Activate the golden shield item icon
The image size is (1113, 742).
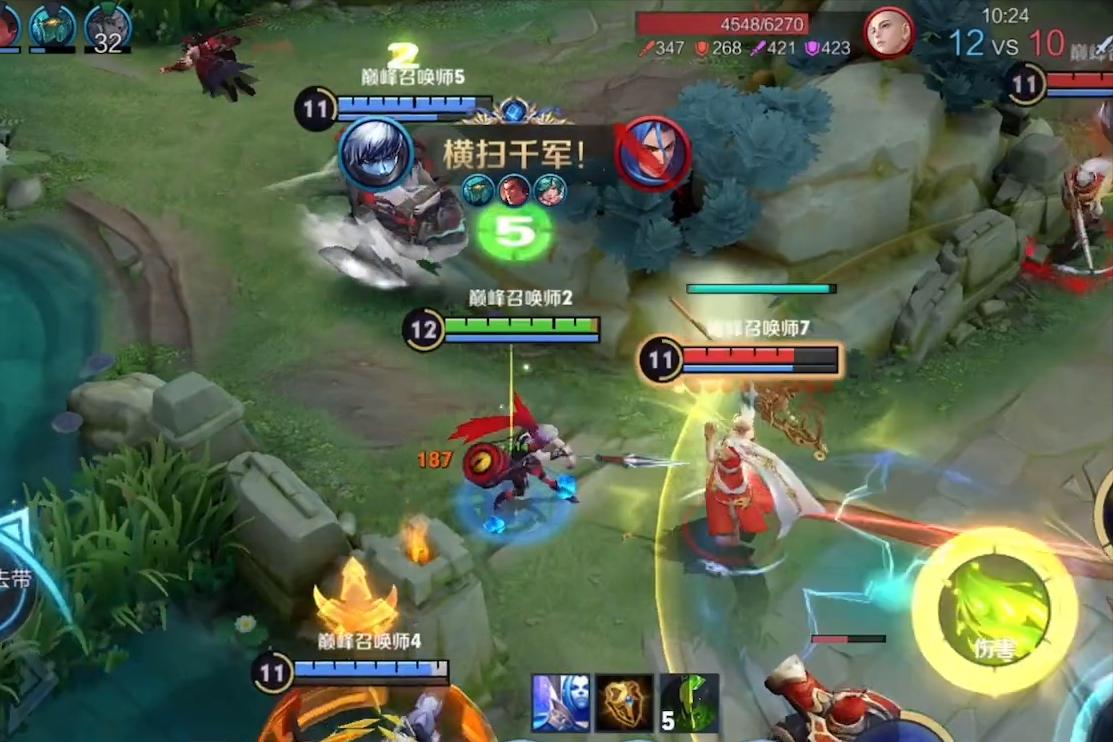pyautogui.click(x=625, y=703)
